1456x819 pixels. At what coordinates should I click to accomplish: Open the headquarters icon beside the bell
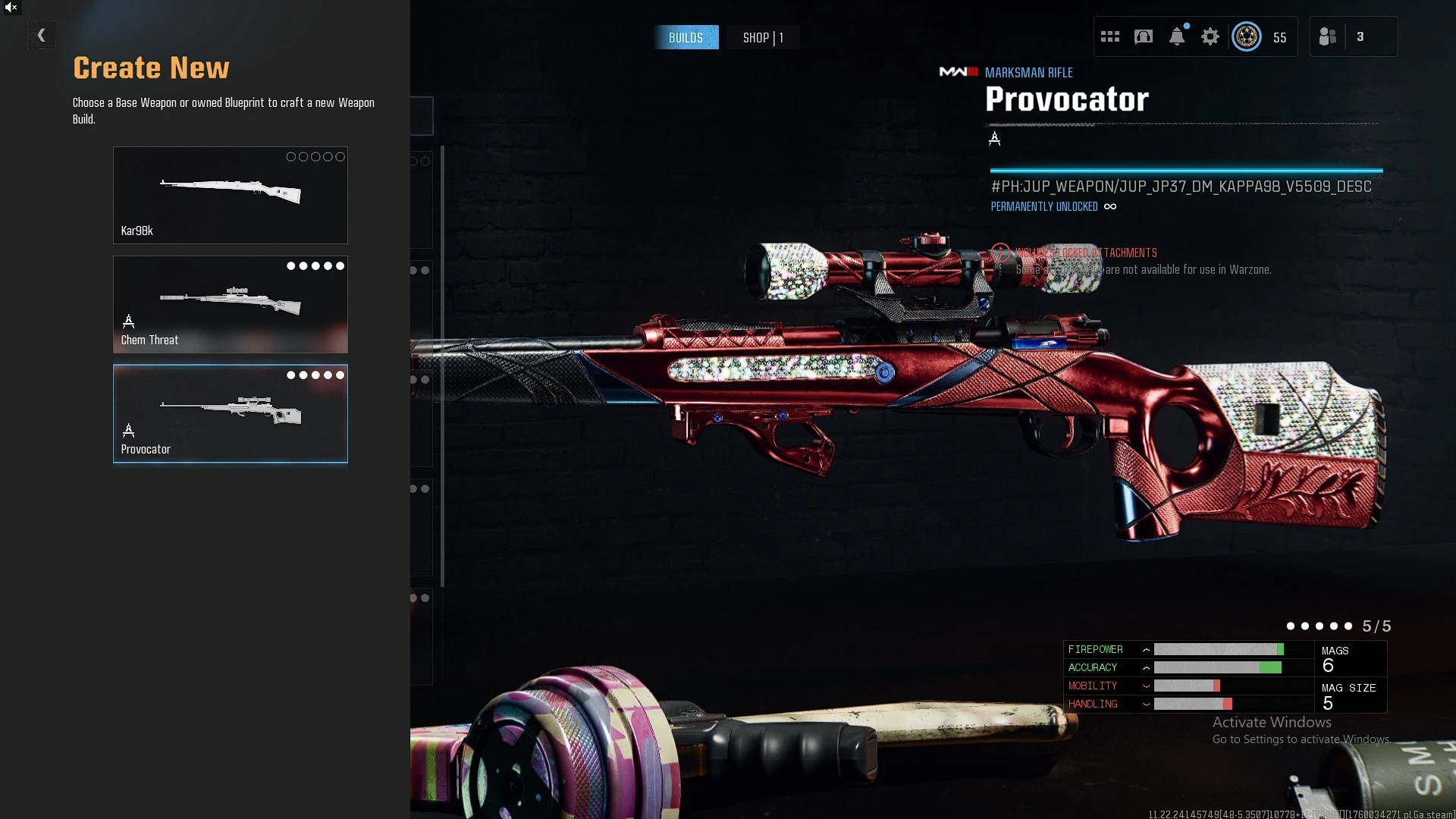coord(1144,36)
